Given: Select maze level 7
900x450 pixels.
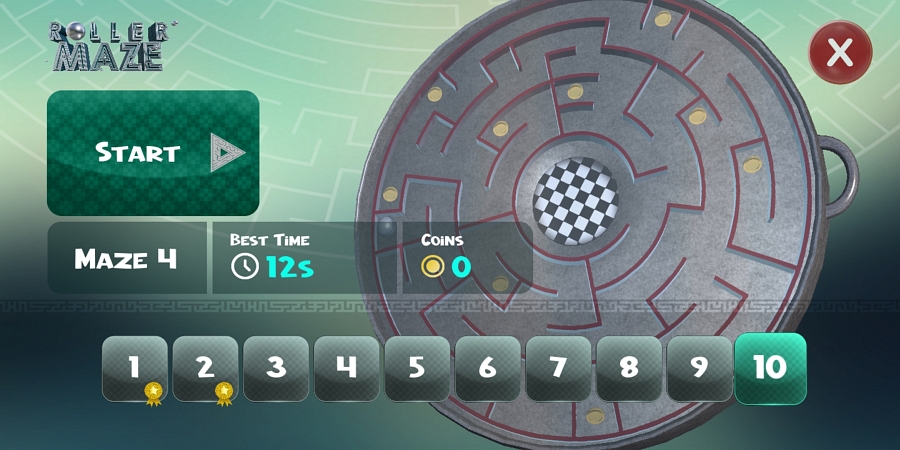Looking at the screenshot, I should 558,367.
